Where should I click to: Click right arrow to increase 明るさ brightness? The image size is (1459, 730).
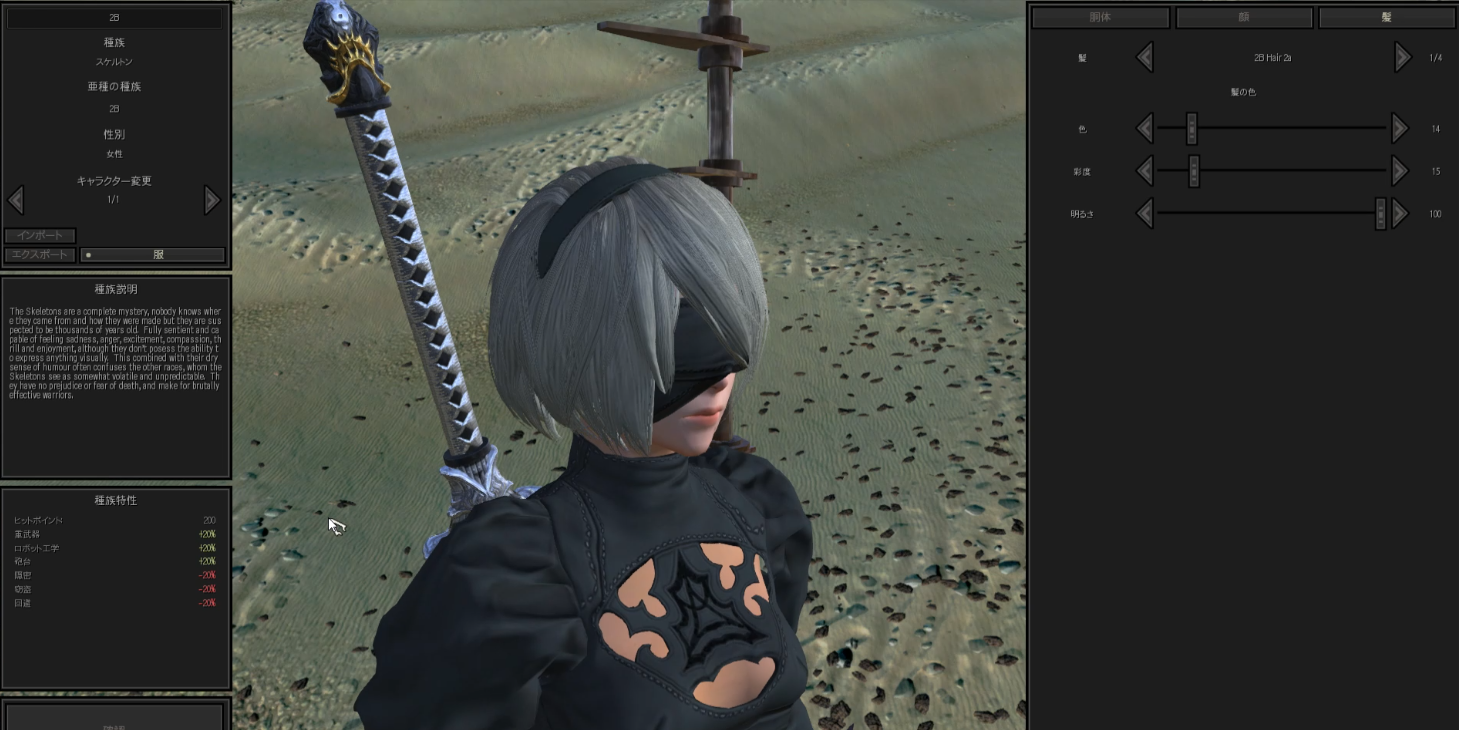tap(1399, 213)
